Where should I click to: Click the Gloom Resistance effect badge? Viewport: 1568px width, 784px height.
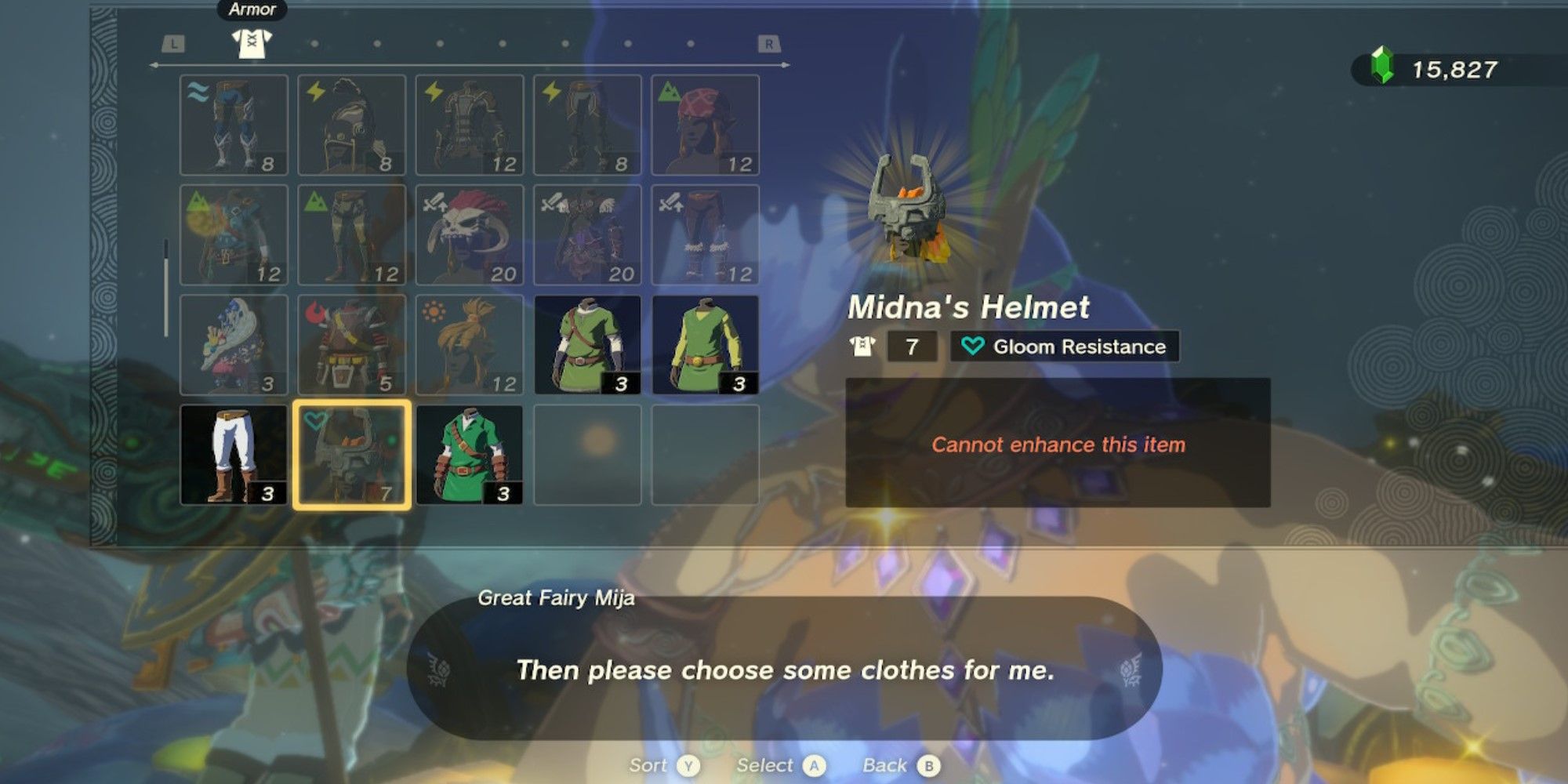(x=1065, y=347)
